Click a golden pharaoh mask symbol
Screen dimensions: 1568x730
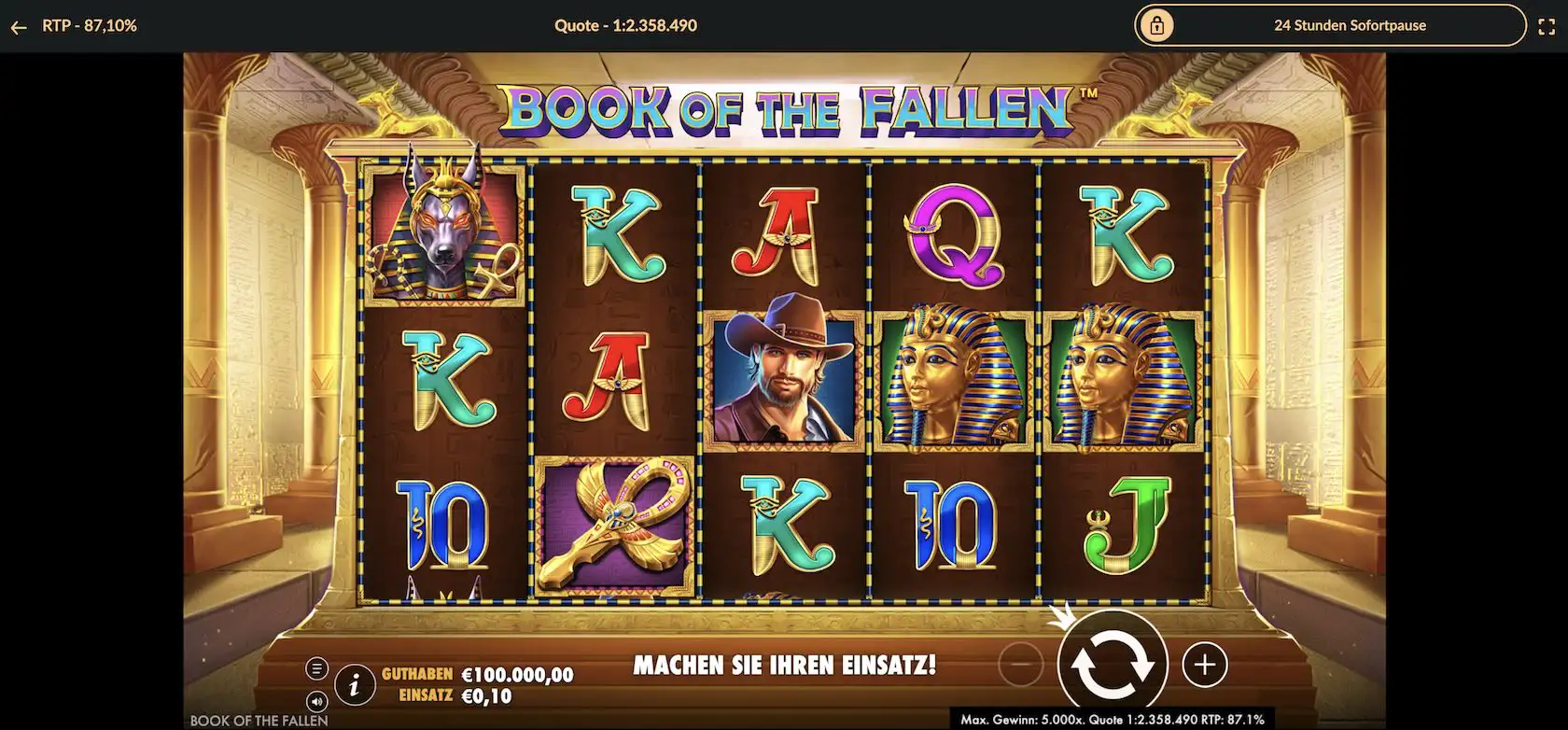[x=952, y=383]
